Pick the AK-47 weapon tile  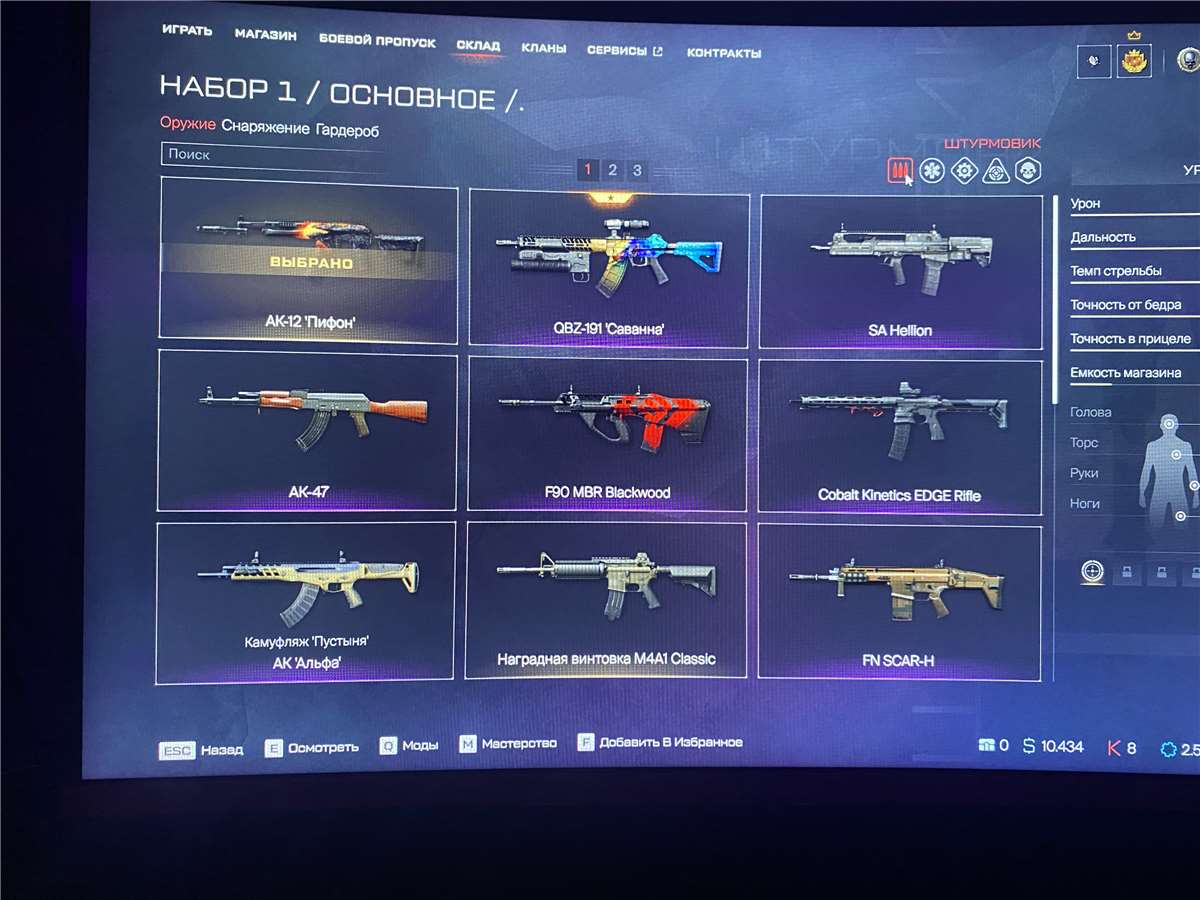click(x=307, y=428)
